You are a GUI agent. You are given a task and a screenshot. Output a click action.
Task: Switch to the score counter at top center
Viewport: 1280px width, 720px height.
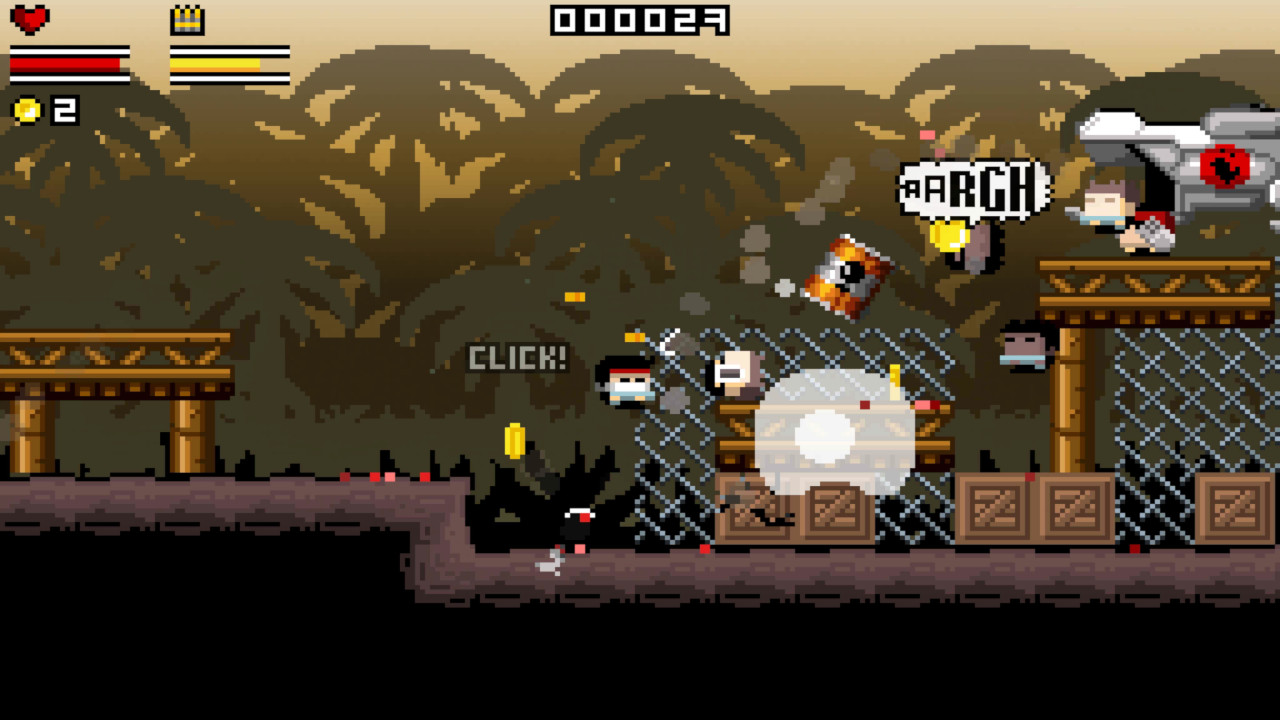coord(638,18)
